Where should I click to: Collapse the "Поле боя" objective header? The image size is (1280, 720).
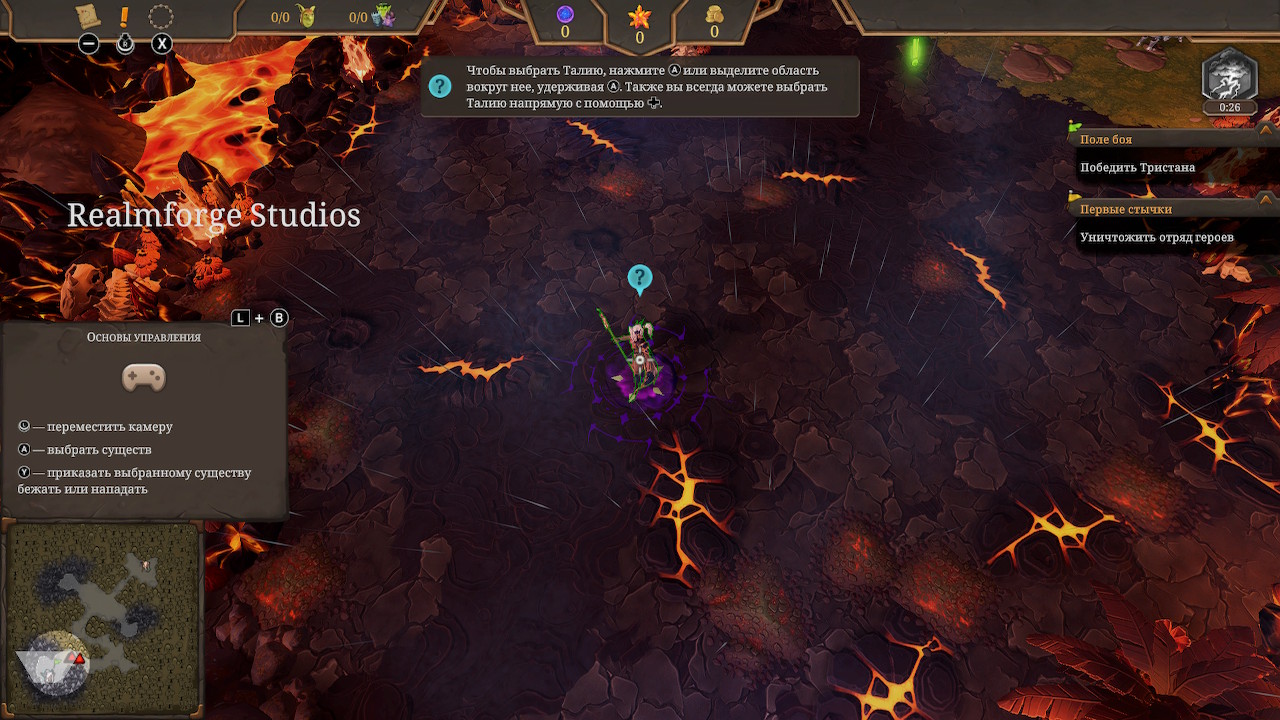tap(1106, 140)
